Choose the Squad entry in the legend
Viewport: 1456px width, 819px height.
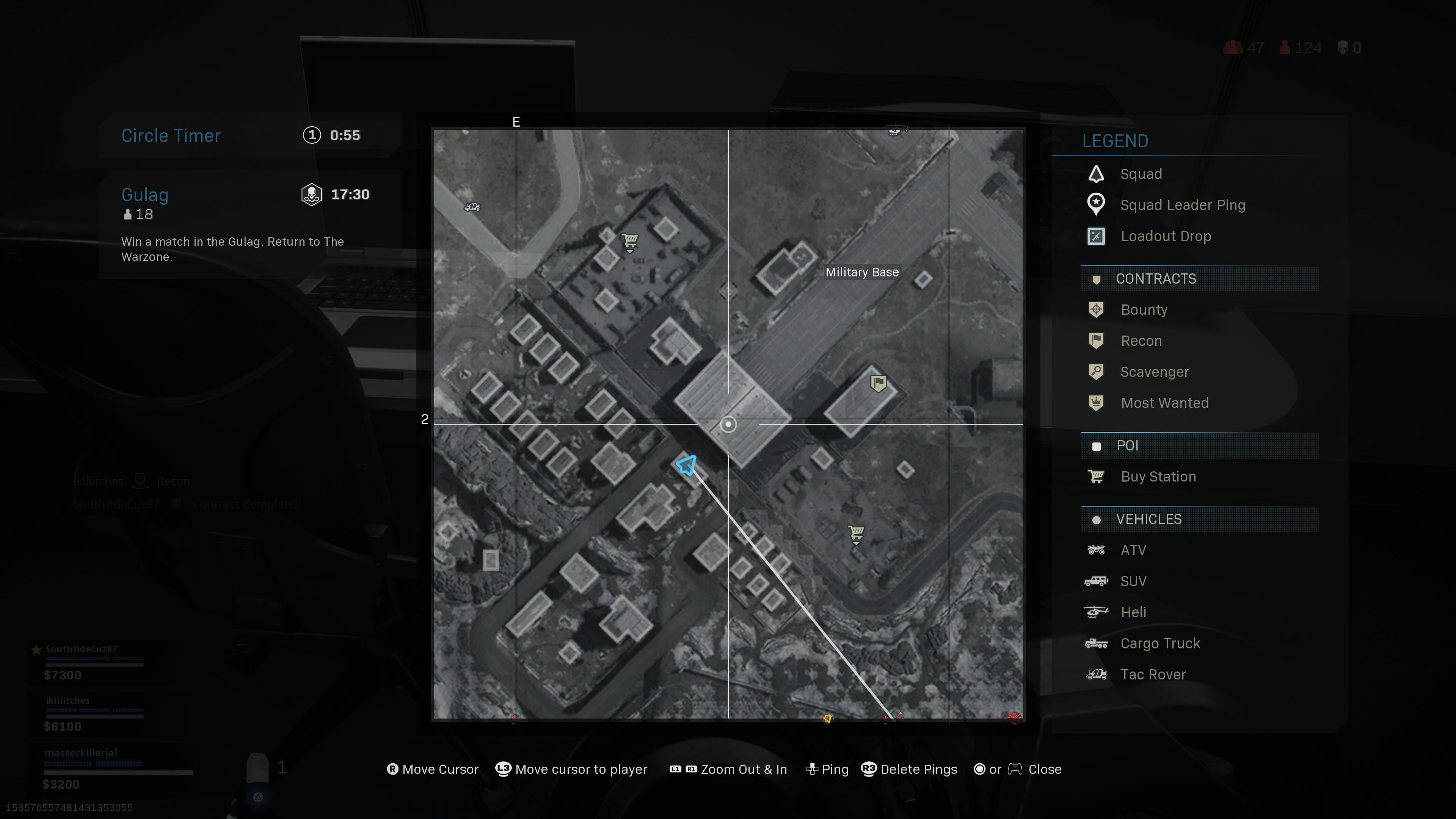click(x=1141, y=174)
